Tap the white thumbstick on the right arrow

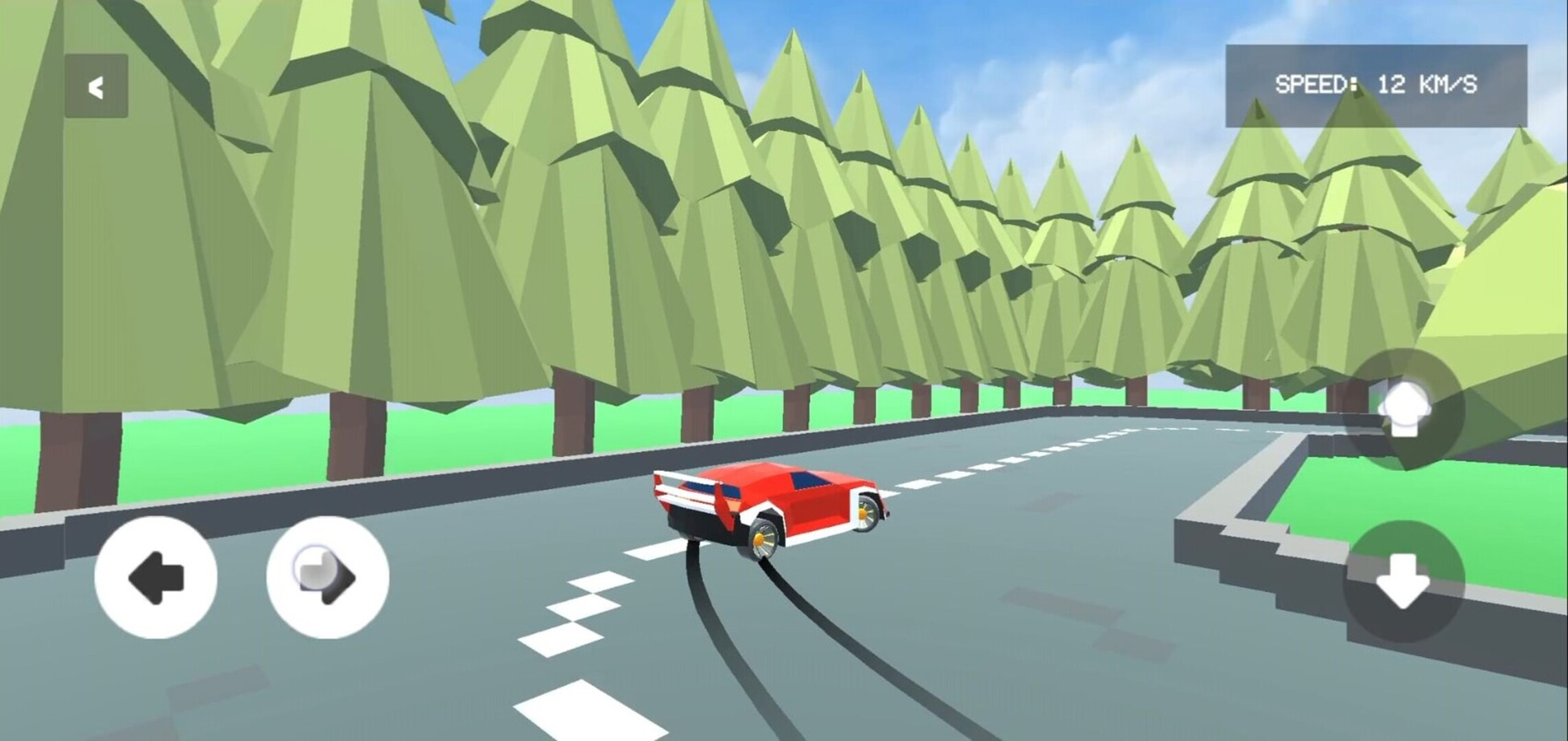click(315, 567)
